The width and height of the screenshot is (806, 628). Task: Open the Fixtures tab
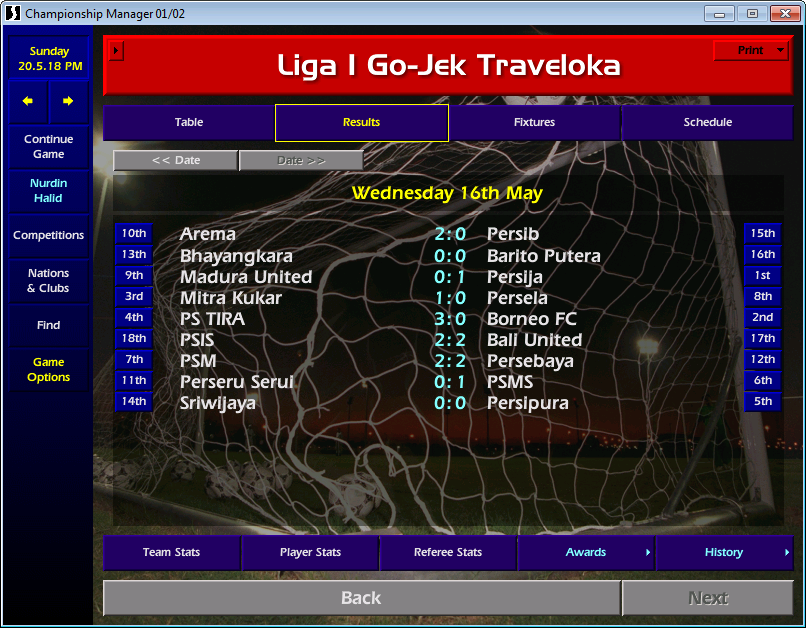coord(534,122)
